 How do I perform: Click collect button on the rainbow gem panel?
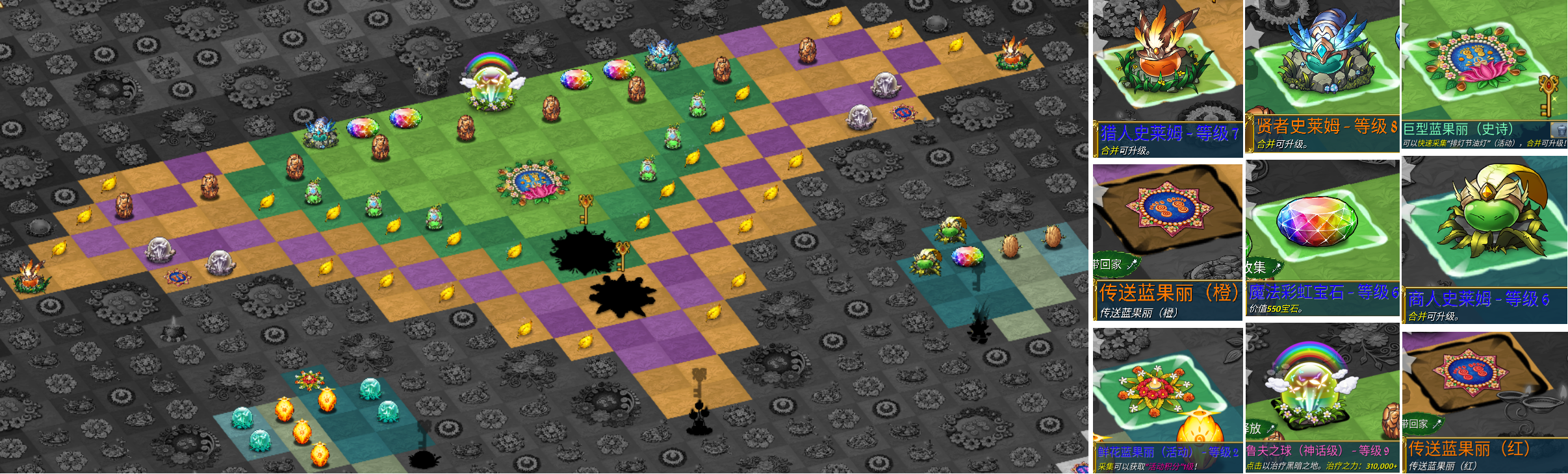[1263, 268]
